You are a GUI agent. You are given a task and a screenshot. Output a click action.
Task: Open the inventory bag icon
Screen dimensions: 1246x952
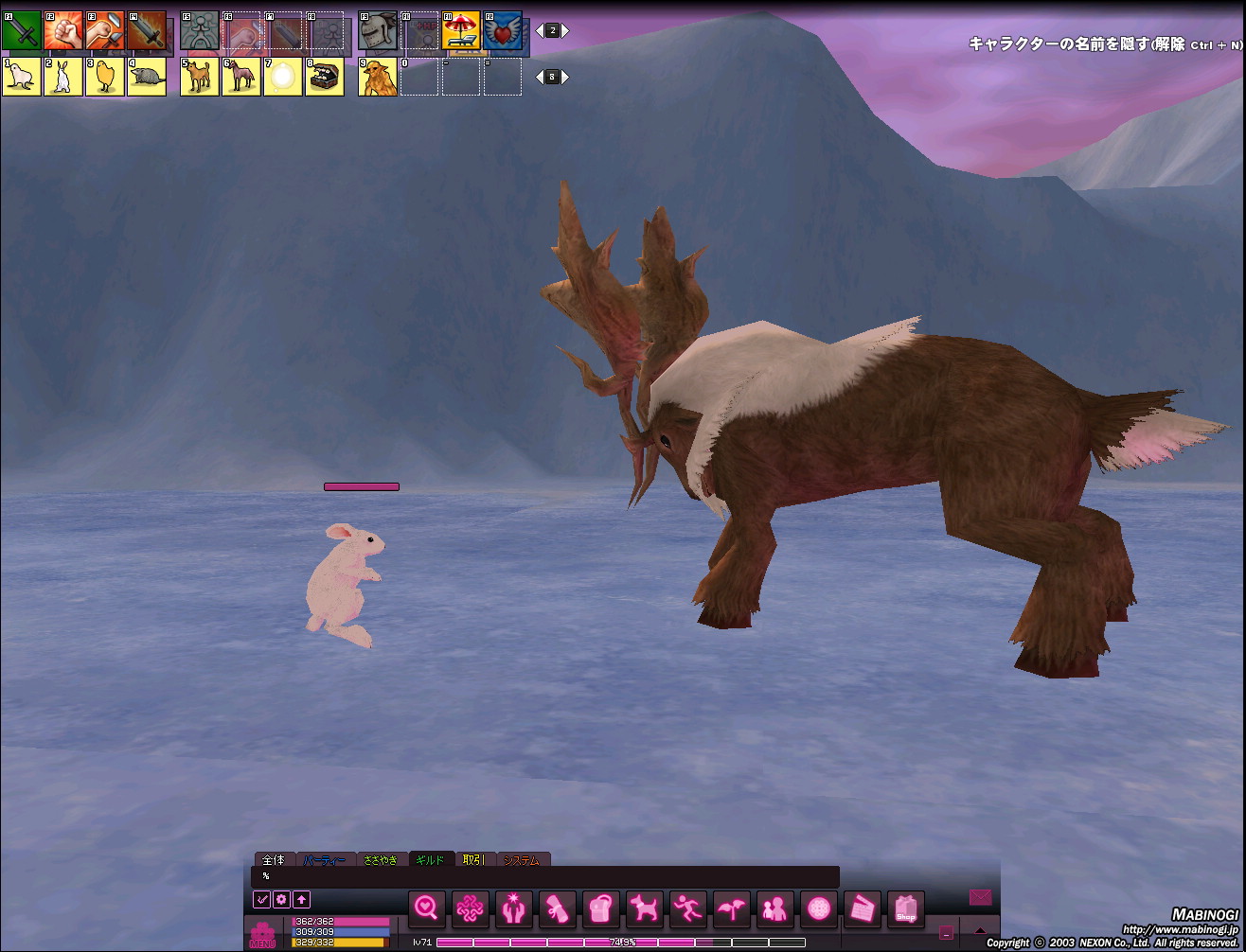pyautogui.click(x=601, y=909)
